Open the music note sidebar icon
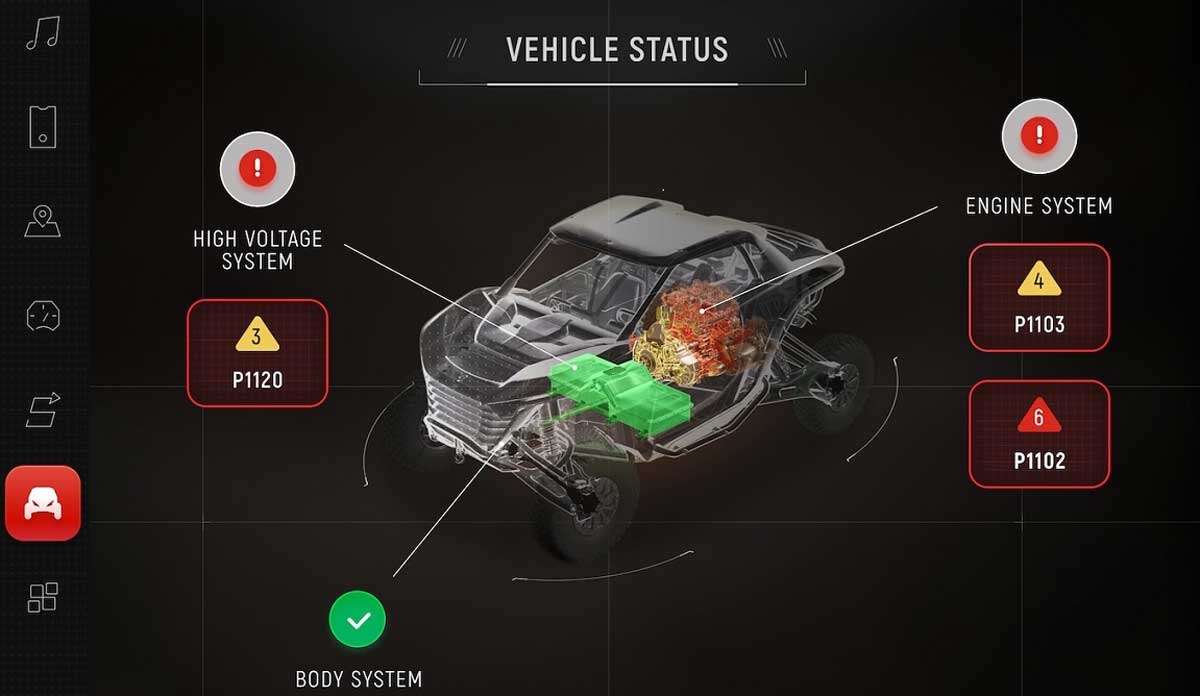The height and width of the screenshot is (696, 1200). tap(43, 34)
